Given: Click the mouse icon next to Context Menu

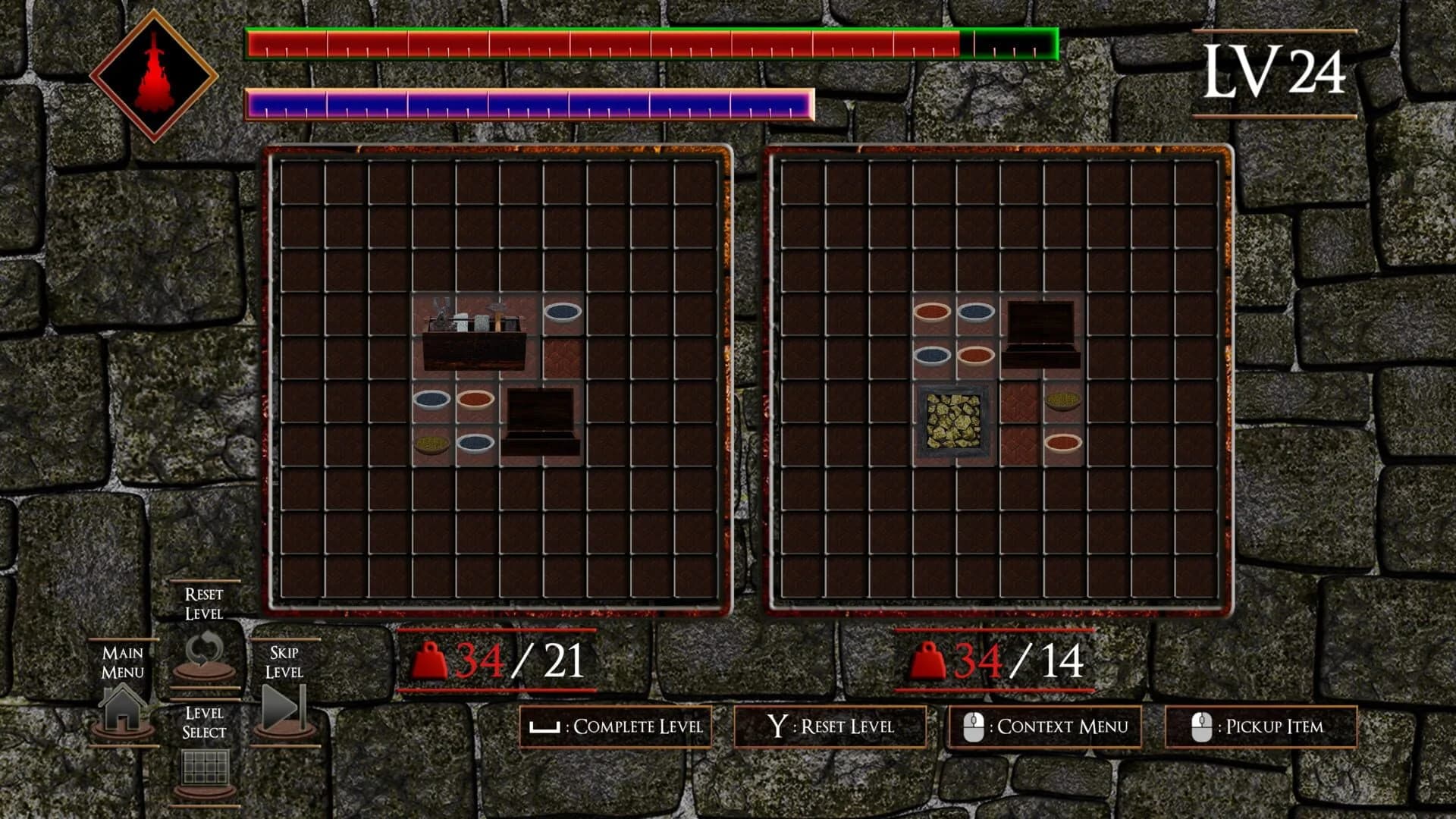Looking at the screenshot, I should (973, 726).
